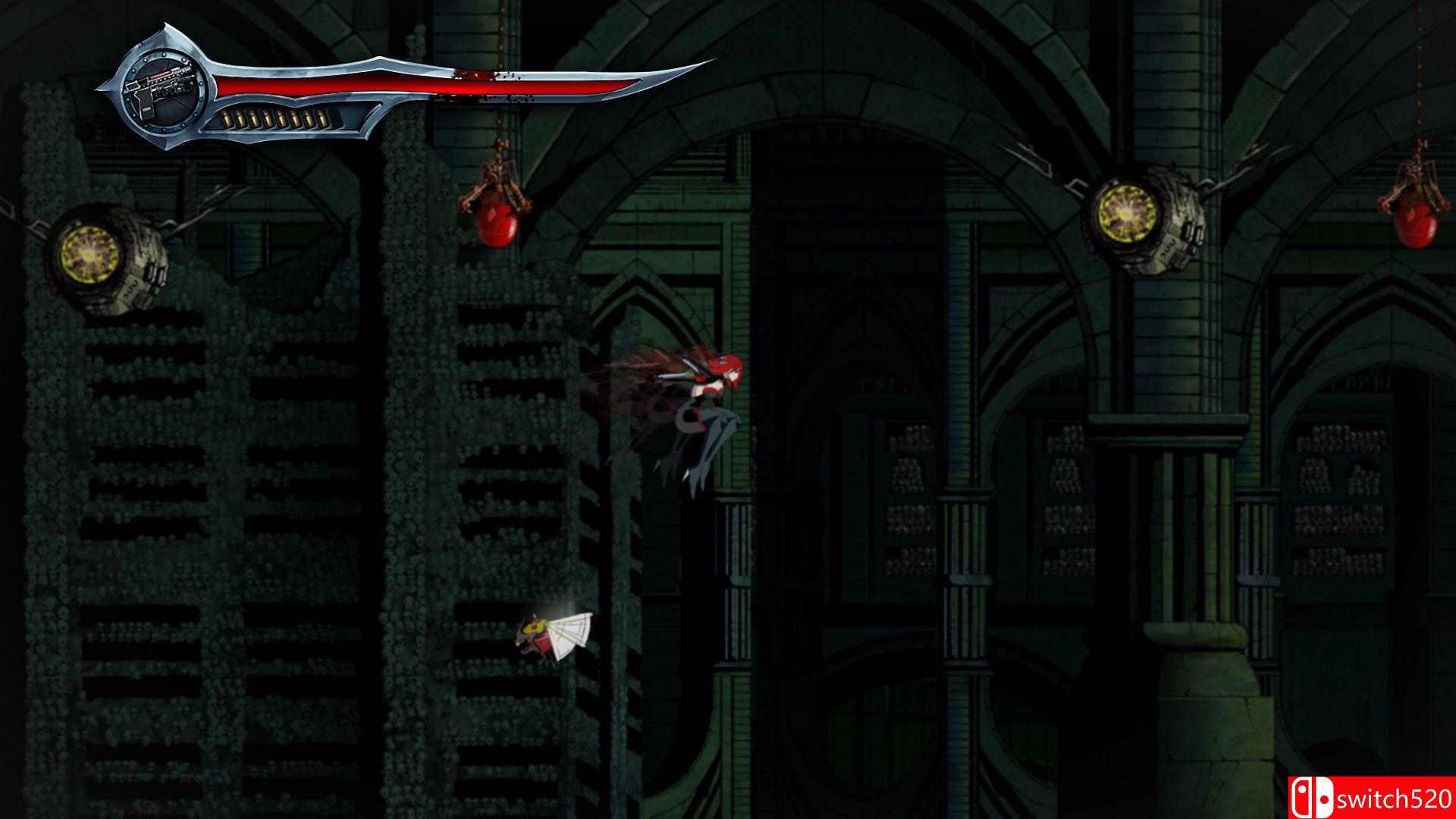Click the last ammo bullet in the row
Screen dimensions: 1456x819
[x=322, y=118]
